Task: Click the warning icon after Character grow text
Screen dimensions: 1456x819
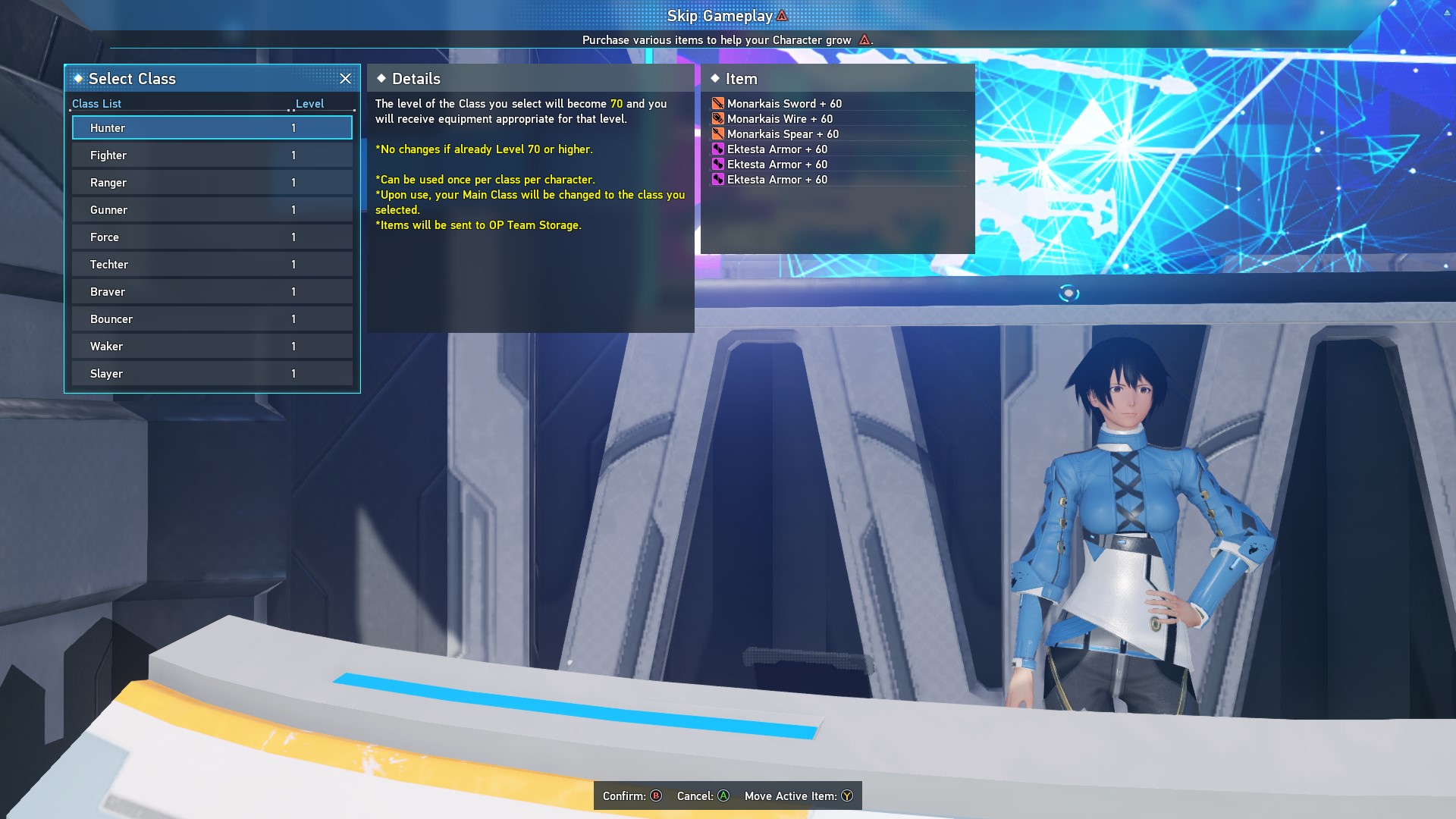Action: [866, 40]
